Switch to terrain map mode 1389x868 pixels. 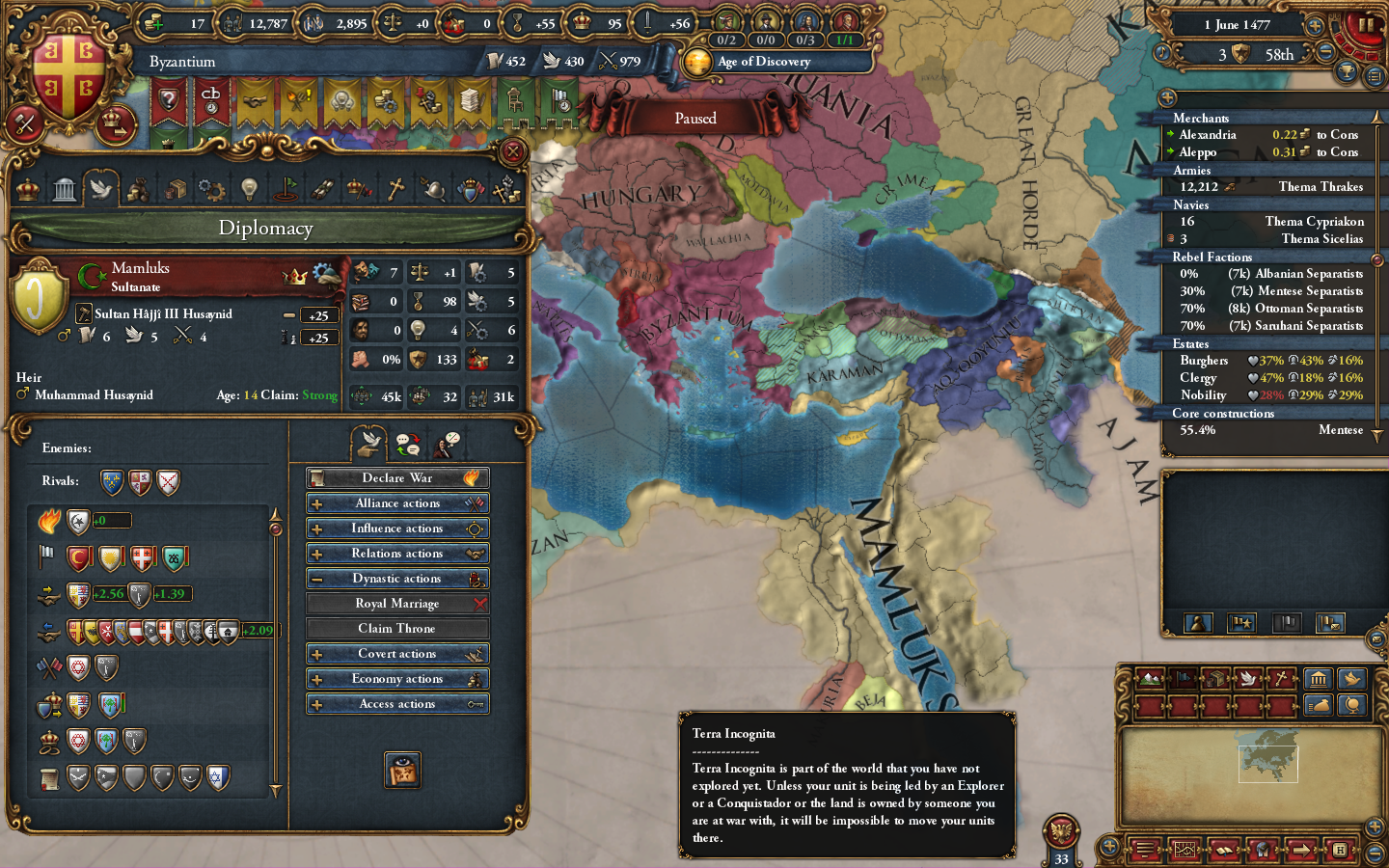1151,679
